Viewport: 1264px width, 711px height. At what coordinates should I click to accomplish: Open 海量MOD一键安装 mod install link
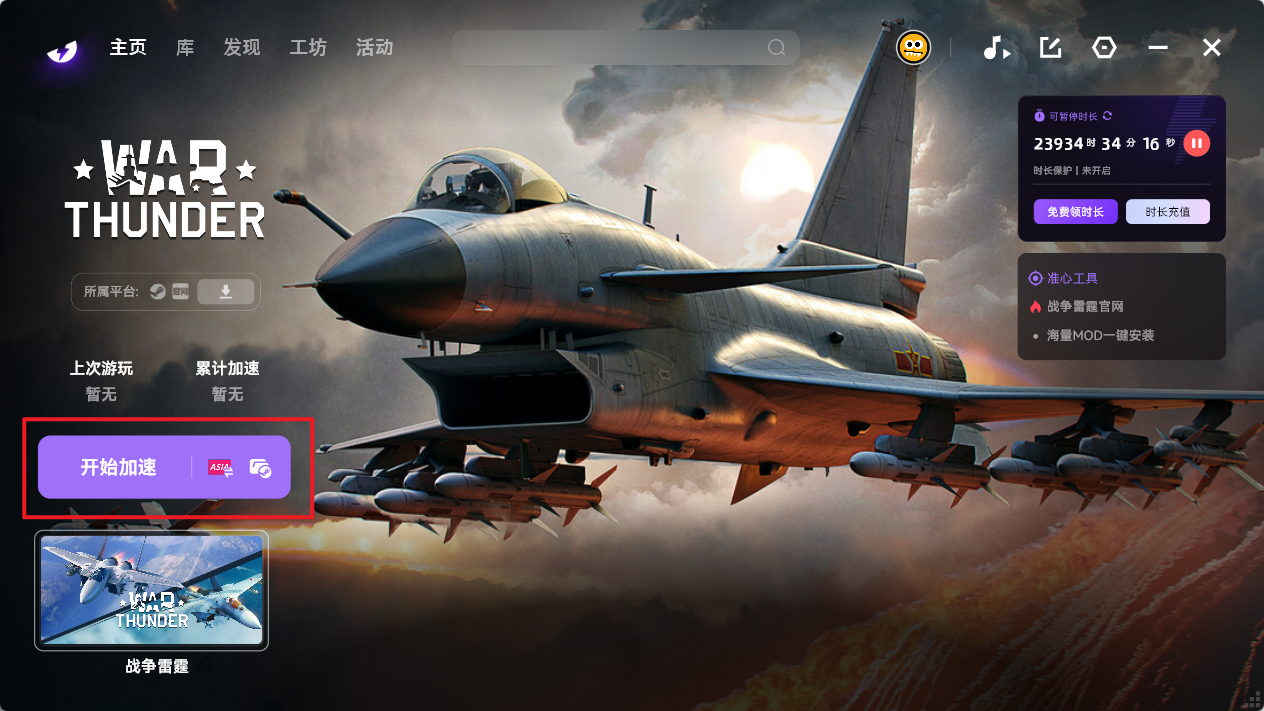click(x=1100, y=336)
